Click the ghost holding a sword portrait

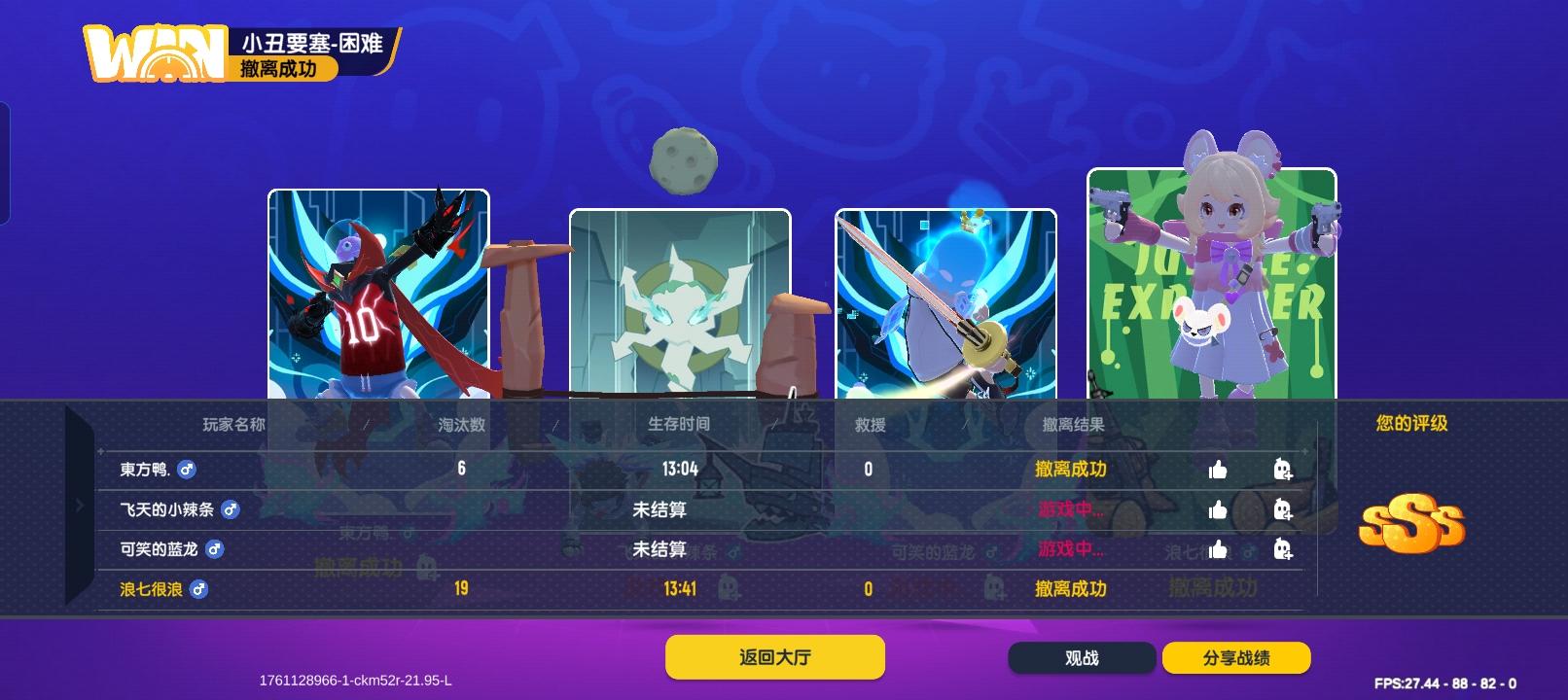point(946,301)
